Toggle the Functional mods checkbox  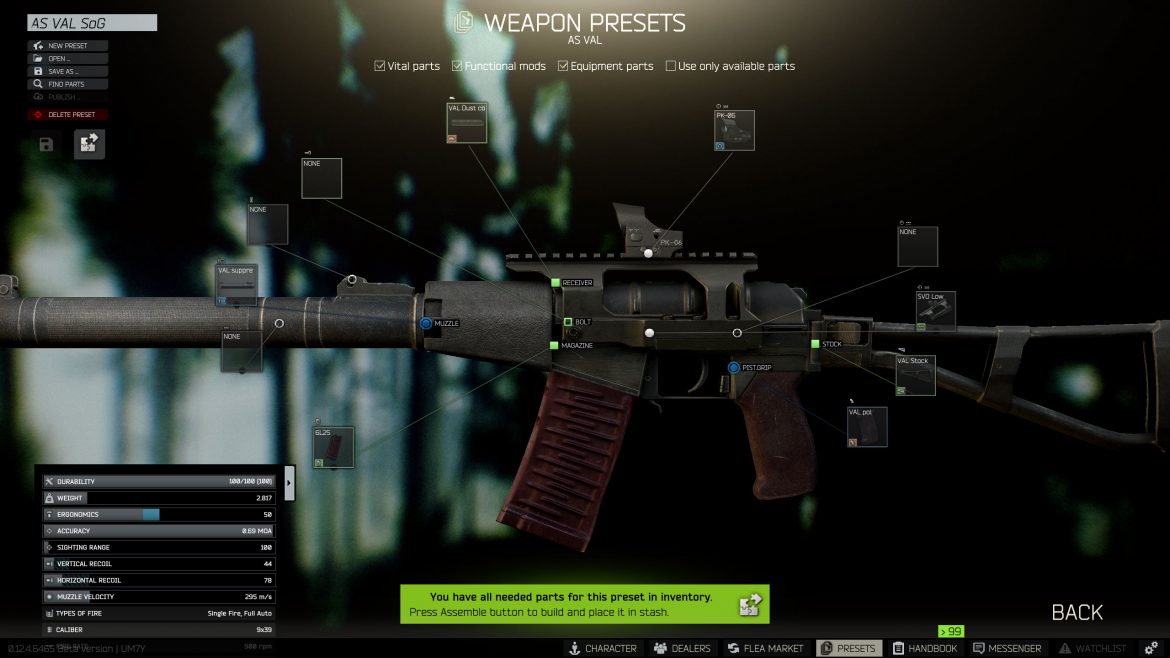pyautogui.click(x=457, y=67)
